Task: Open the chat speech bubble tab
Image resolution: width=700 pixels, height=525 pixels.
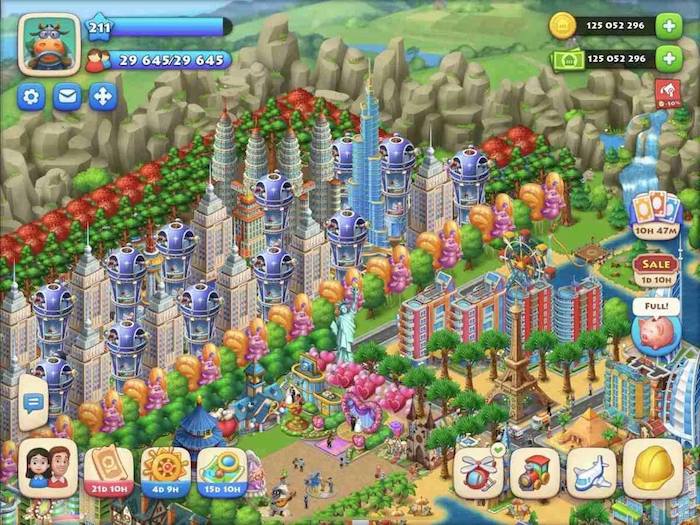Action: [32, 403]
